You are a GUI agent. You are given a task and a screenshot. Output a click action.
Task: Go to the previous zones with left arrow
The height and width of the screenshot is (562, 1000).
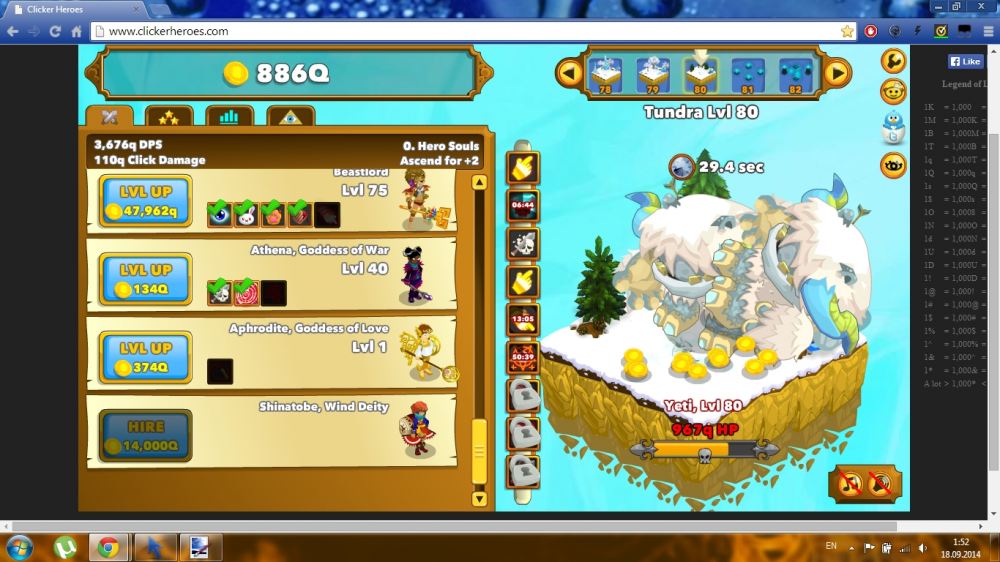tap(570, 72)
